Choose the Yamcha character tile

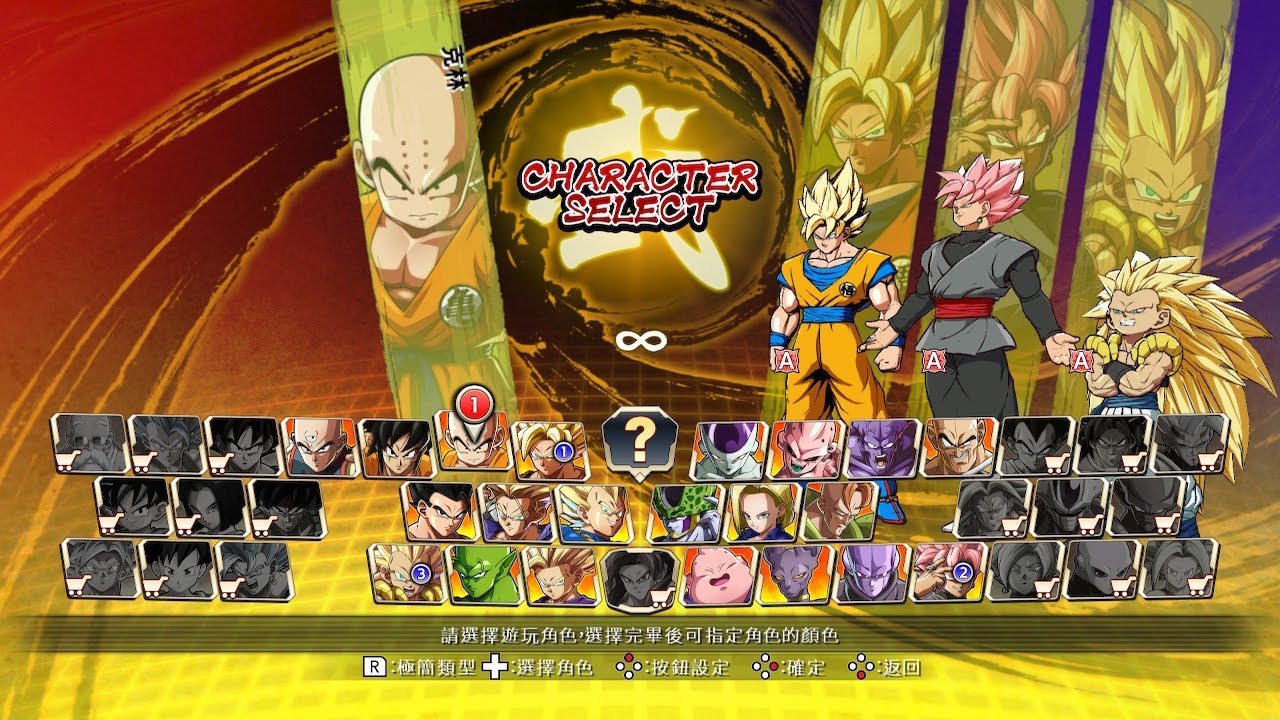point(395,447)
